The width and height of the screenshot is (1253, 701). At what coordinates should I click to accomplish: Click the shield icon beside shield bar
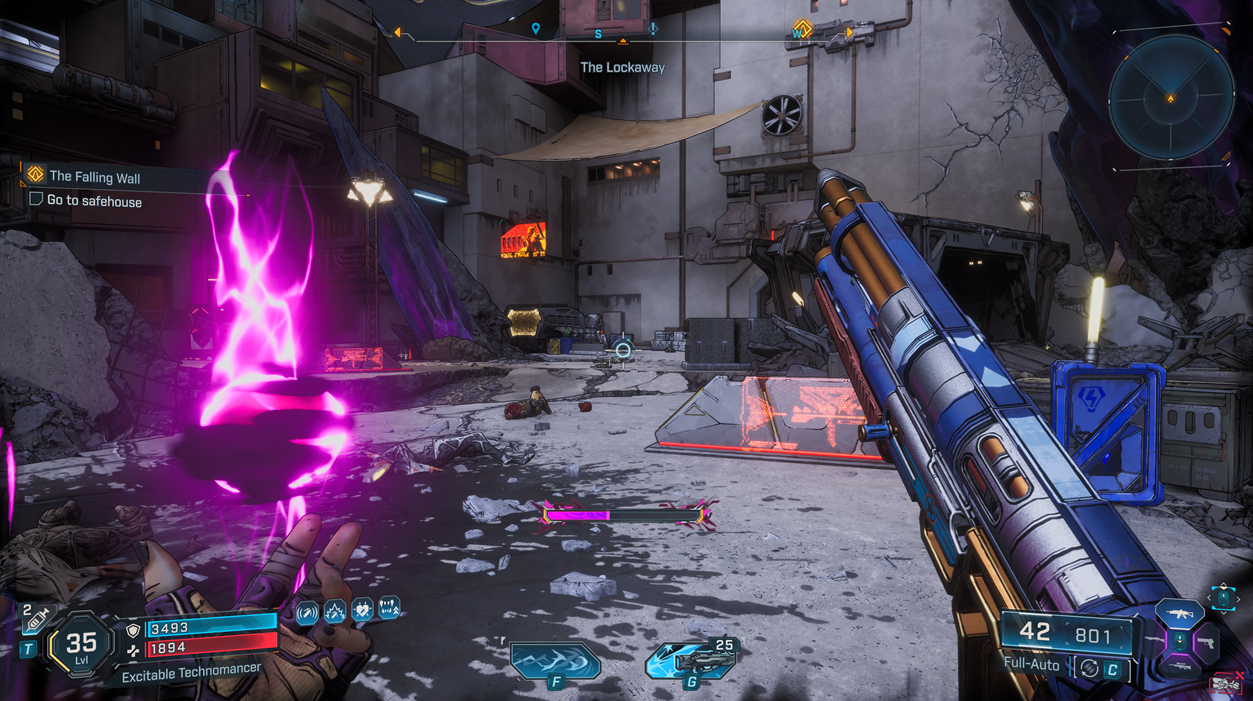coord(133,631)
